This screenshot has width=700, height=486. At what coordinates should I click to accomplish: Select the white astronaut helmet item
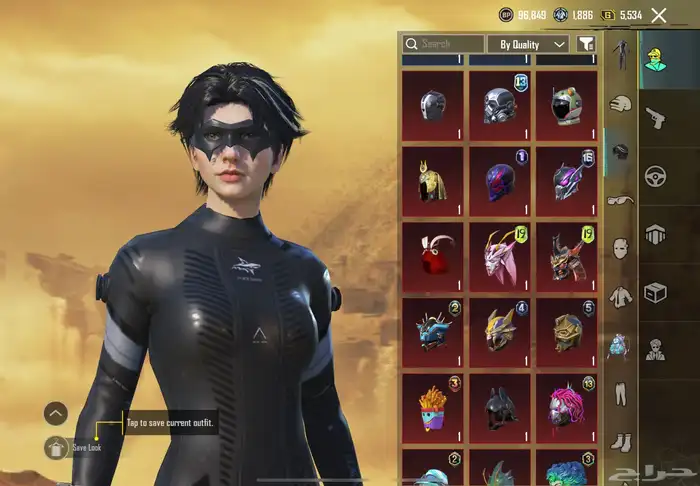point(566,104)
